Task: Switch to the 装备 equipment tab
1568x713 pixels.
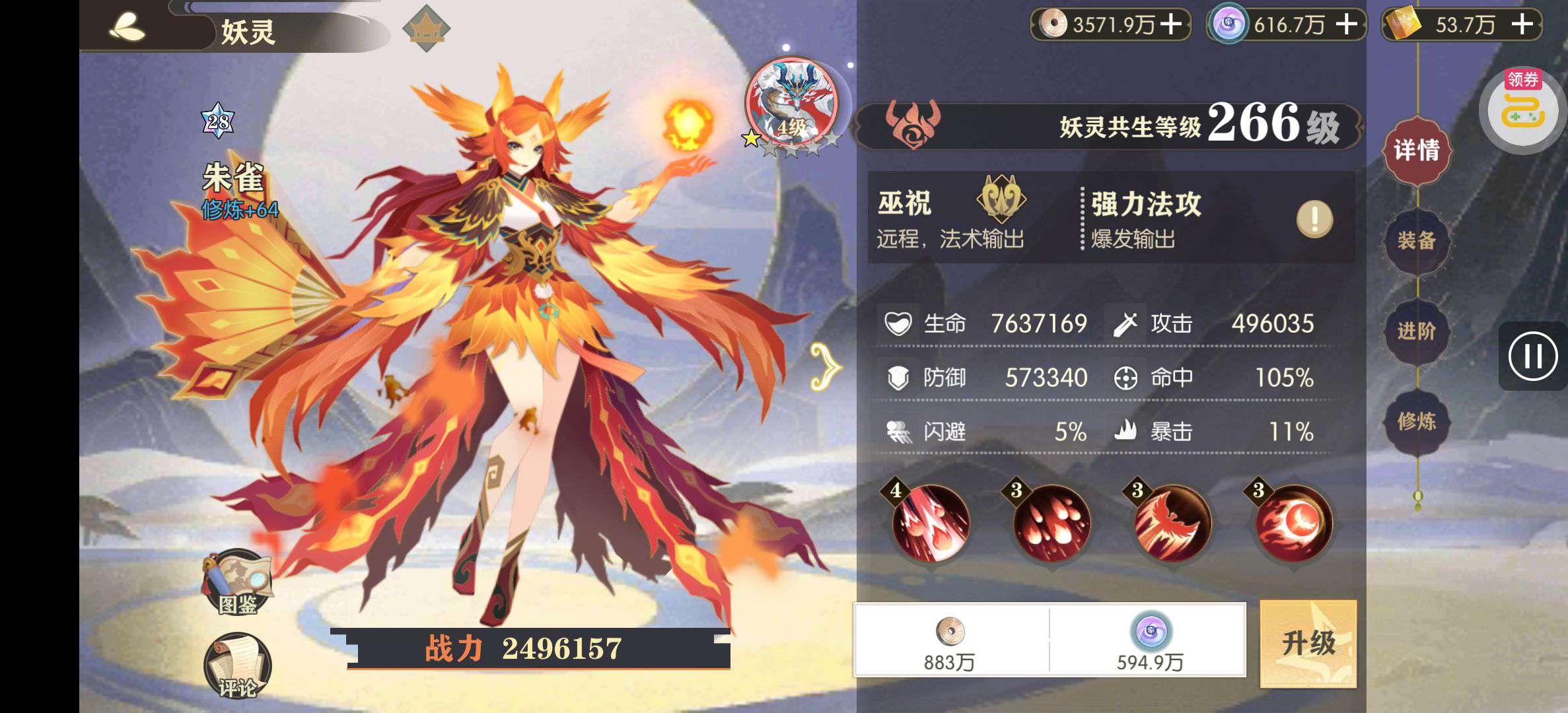Action: click(1416, 241)
